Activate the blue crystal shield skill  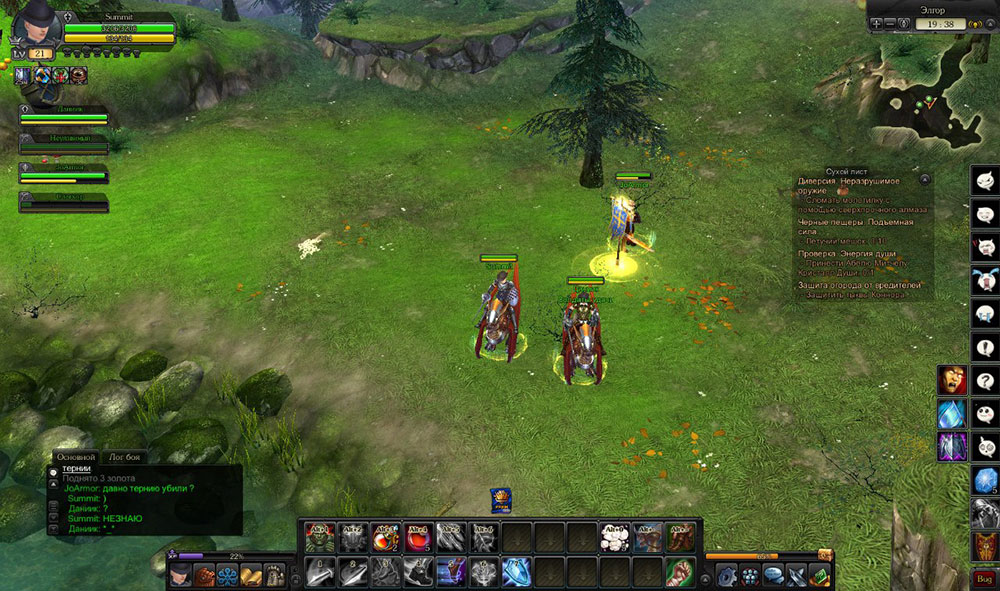coord(516,572)
